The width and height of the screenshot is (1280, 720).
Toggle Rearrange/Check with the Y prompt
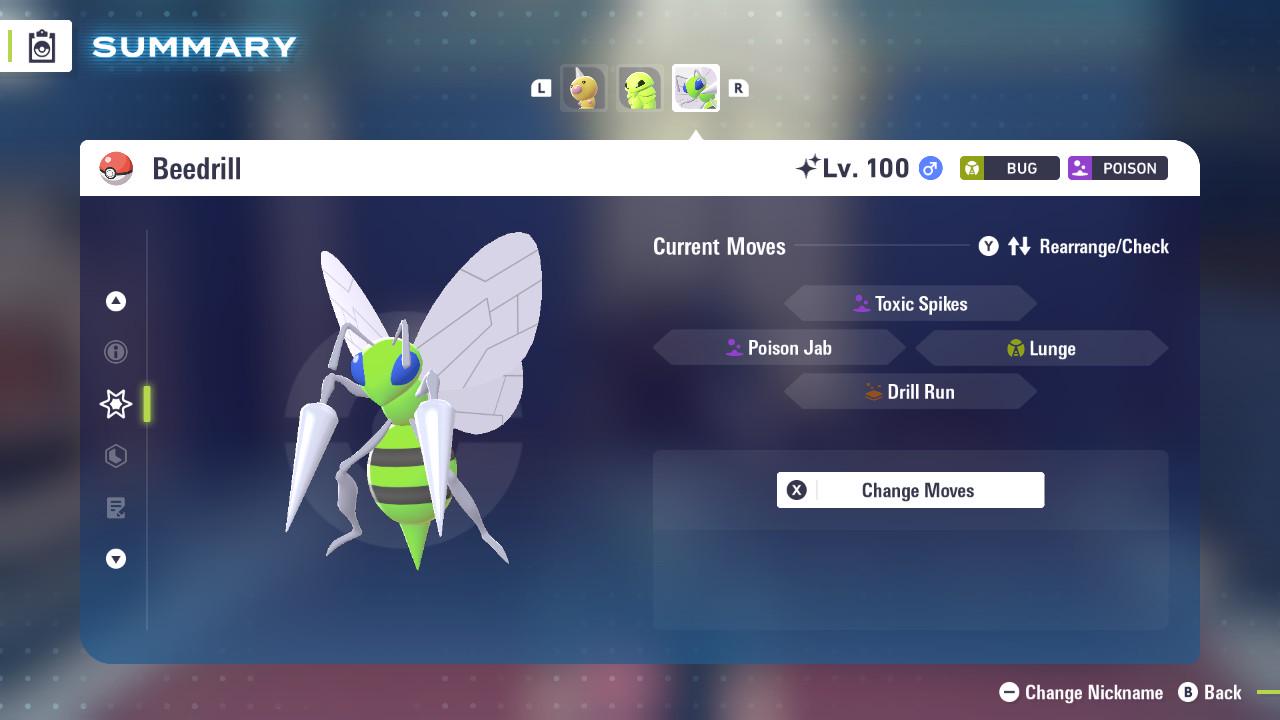[x=988, y=246]
